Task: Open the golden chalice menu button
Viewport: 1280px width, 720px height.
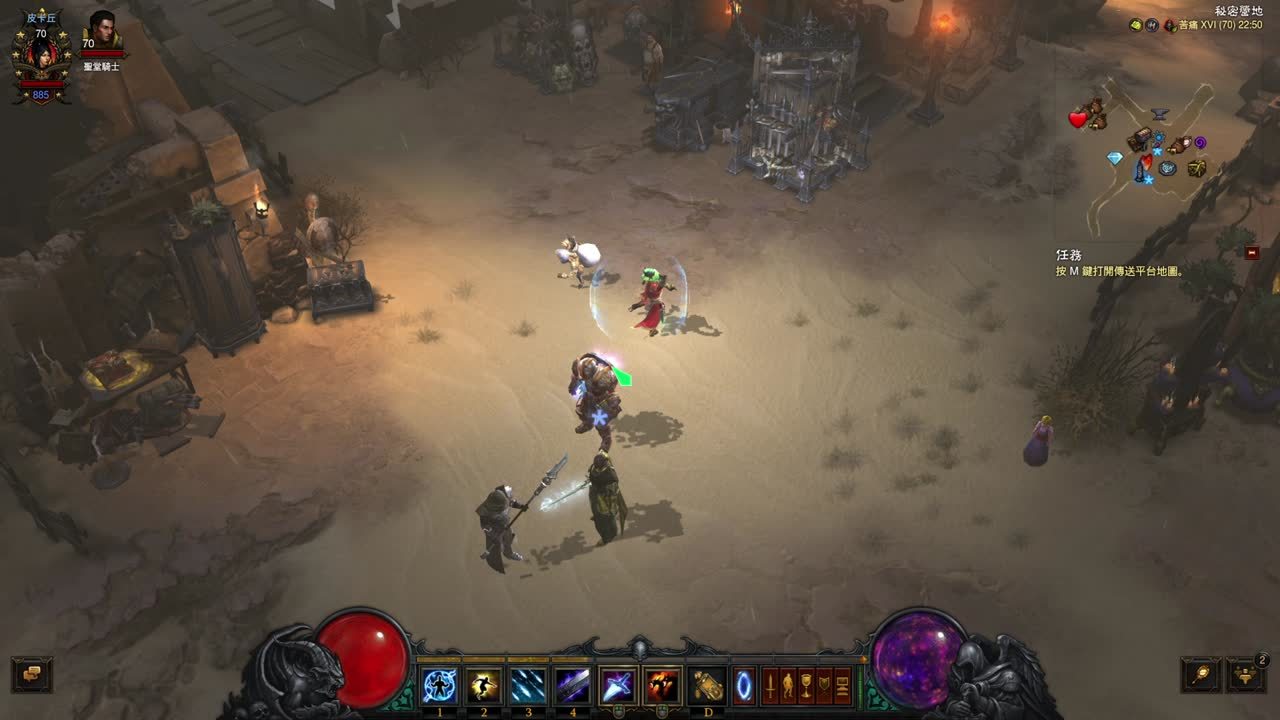Action: (806, 686)
